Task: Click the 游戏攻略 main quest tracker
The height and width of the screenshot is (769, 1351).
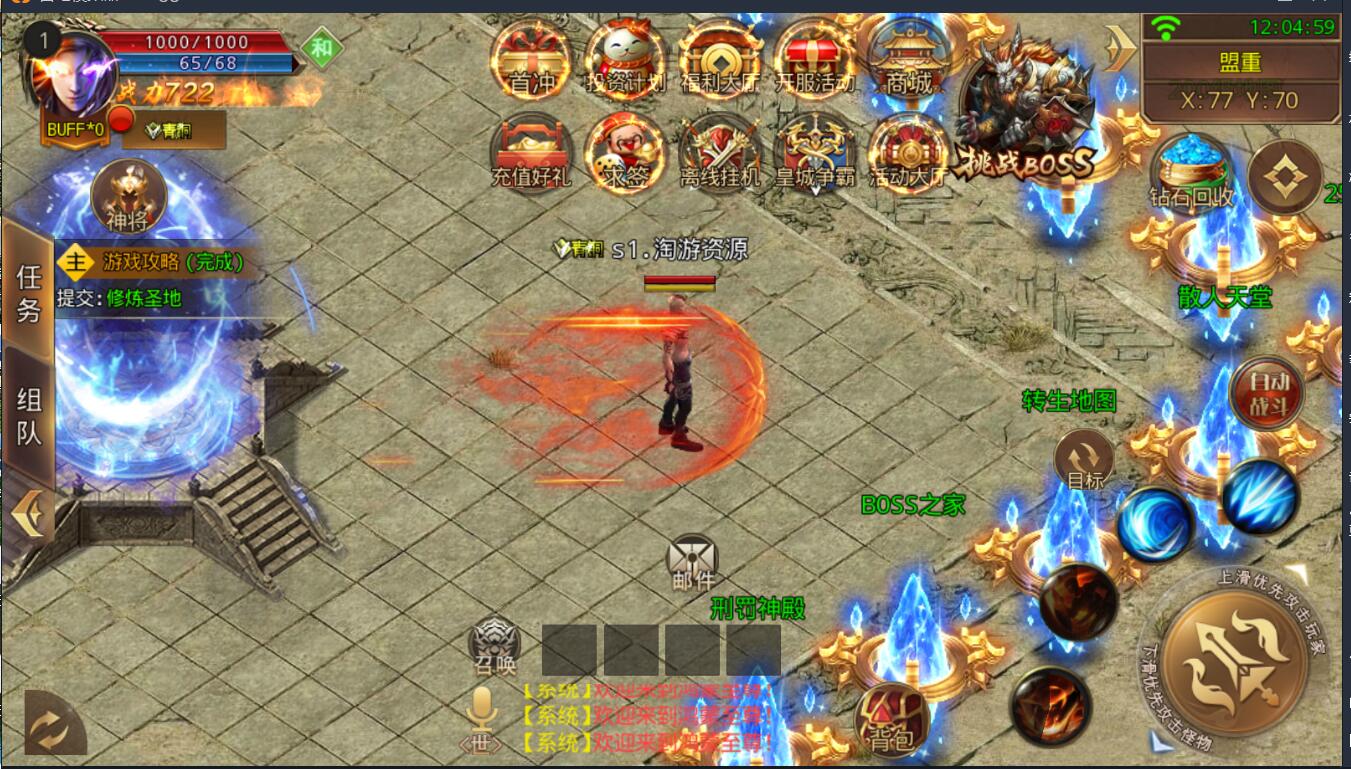Action: click(x=160, y=263)
